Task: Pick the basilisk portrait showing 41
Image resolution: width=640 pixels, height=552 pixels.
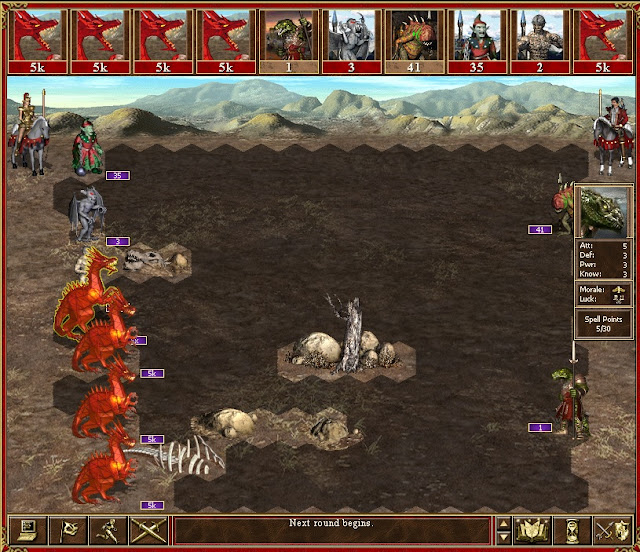Action: click(411, 37)
